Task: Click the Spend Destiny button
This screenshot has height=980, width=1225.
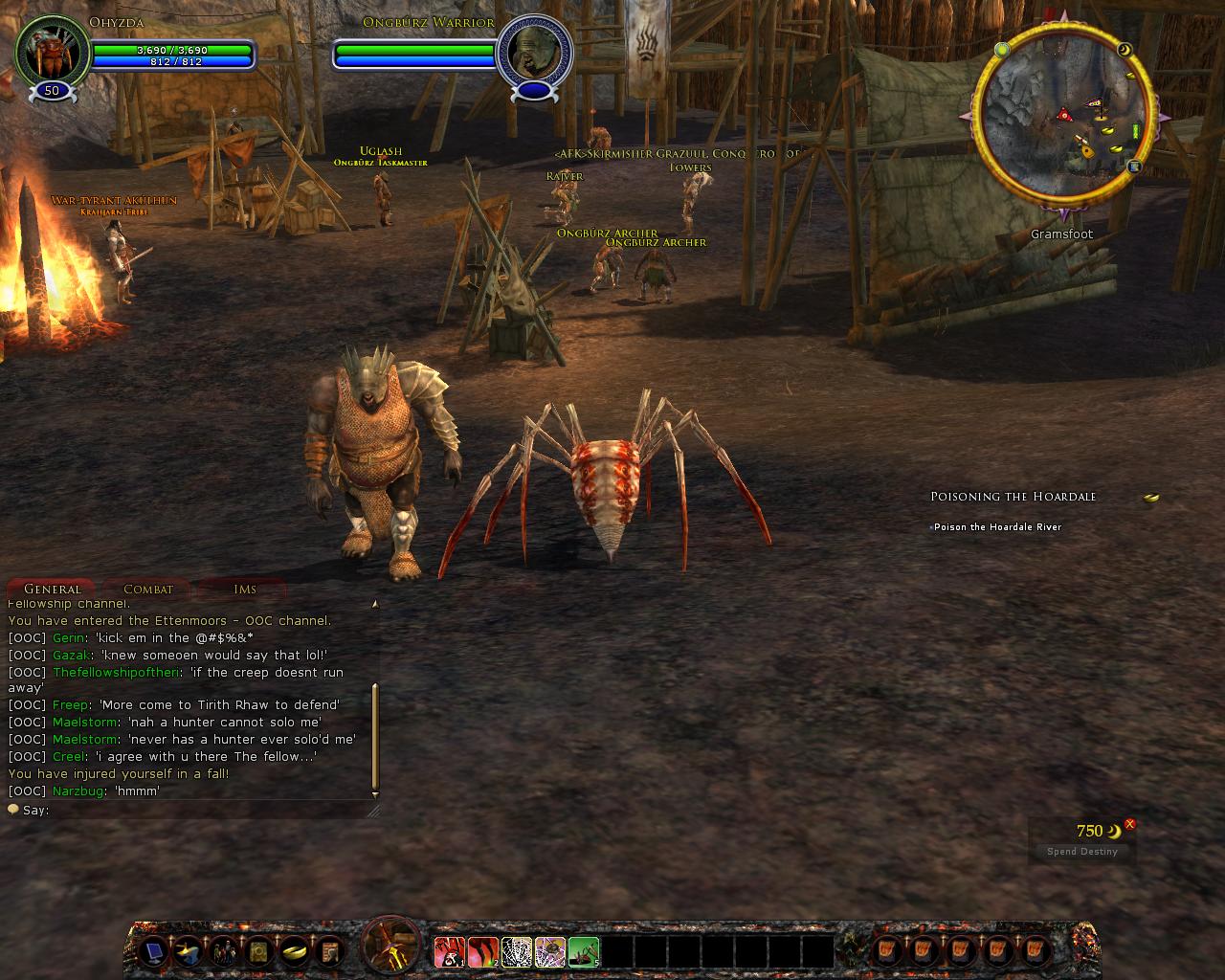Action: coord(1082,851)
